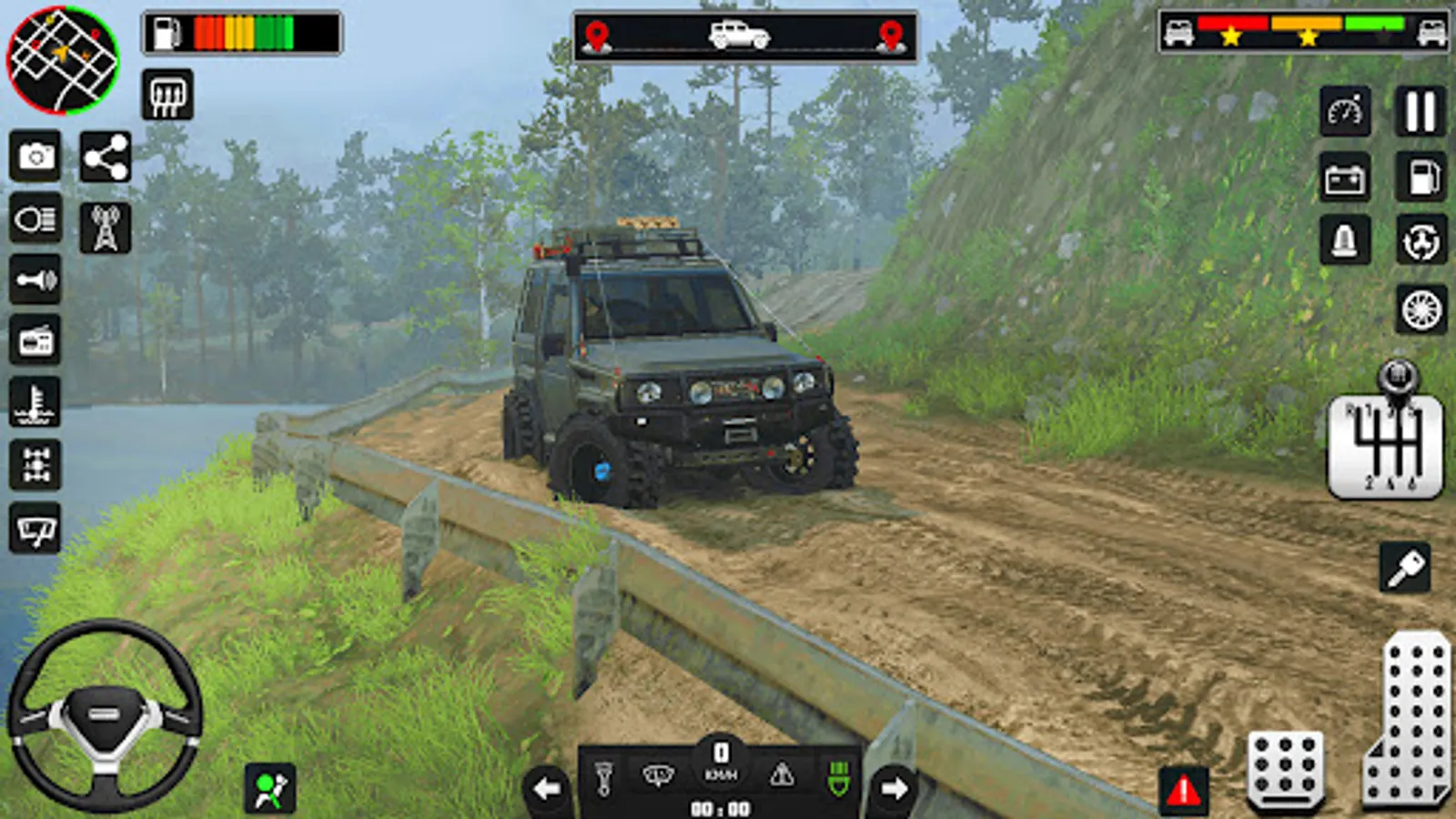Apply the brake pedal
Image resolution: width=1456 pixels, height=819 pixels.
point(1285,769)
